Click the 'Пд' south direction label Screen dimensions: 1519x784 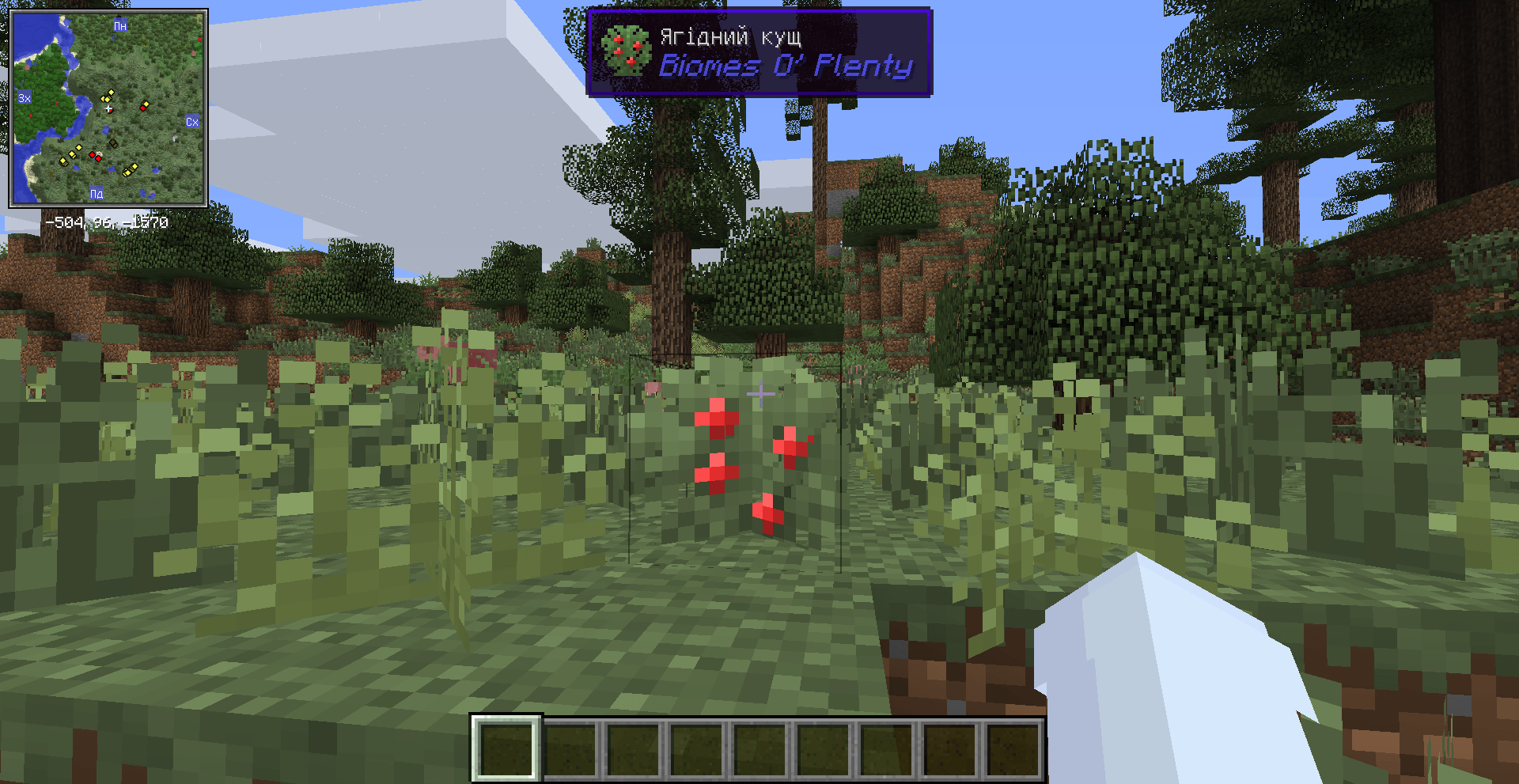point(97,194)
